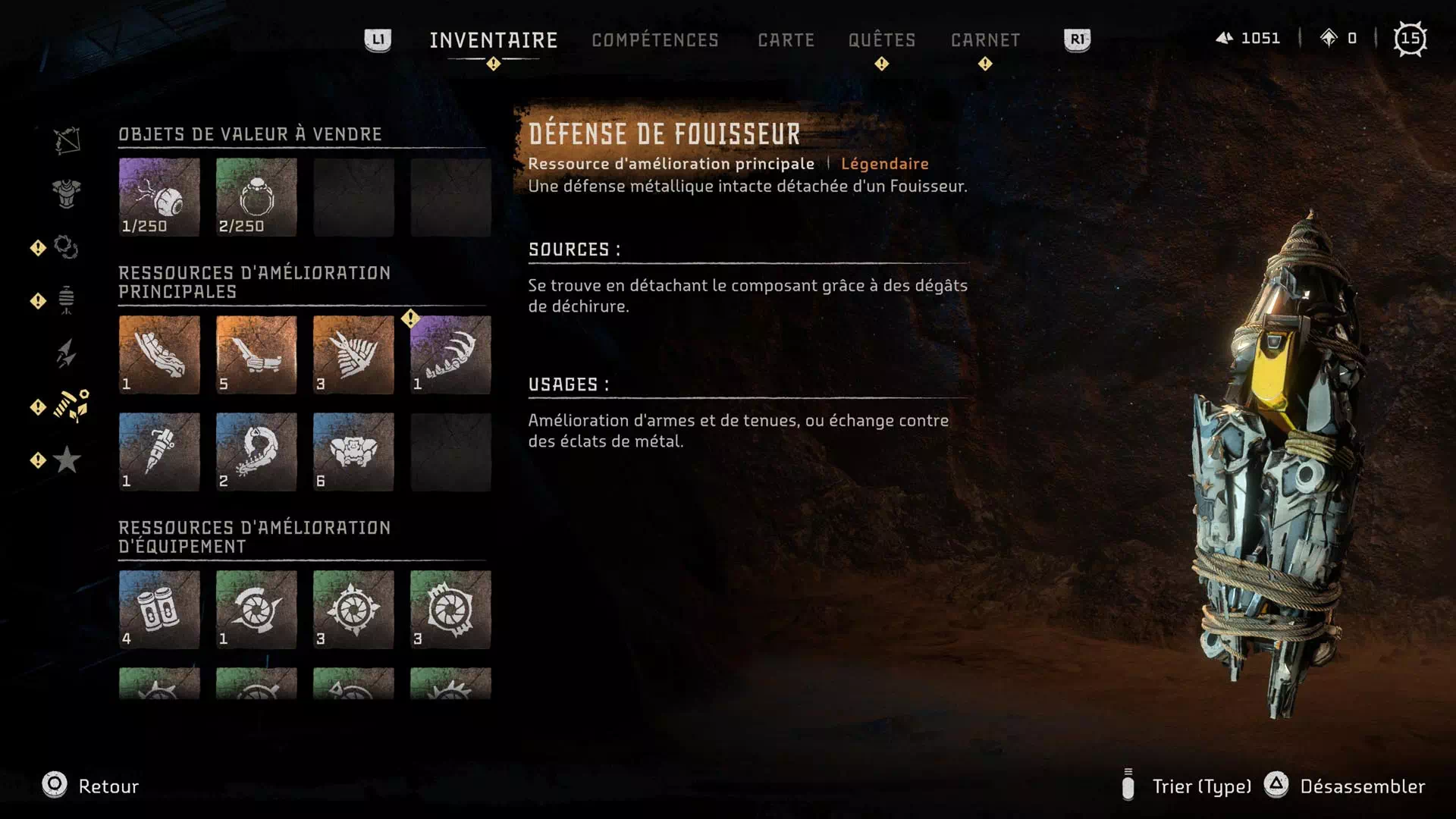Select the purple valuable item marked 1/250
This screenshot has width=1456, height=819.
tap(159, 197)
